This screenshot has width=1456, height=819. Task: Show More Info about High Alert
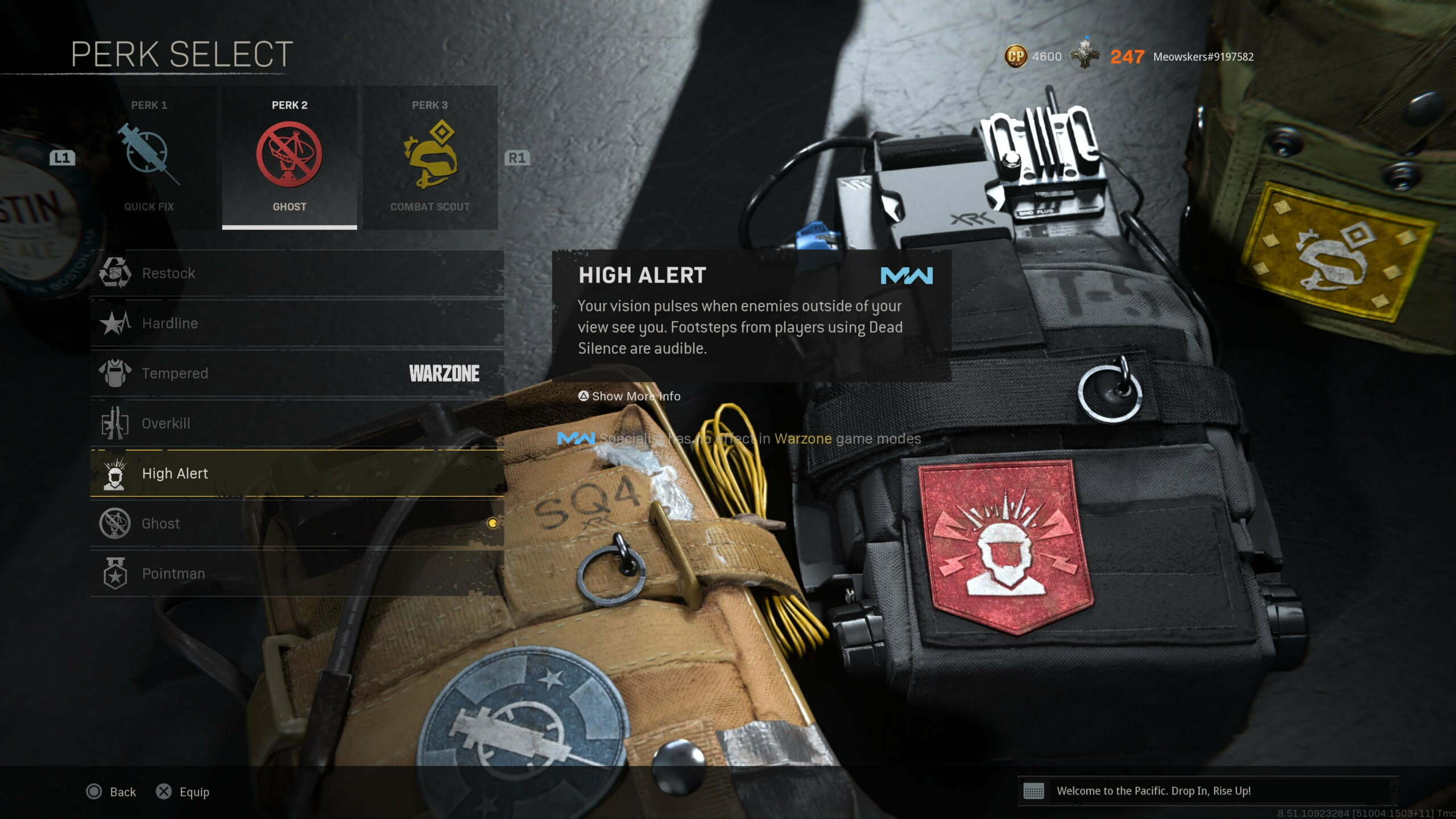(630, 396)
